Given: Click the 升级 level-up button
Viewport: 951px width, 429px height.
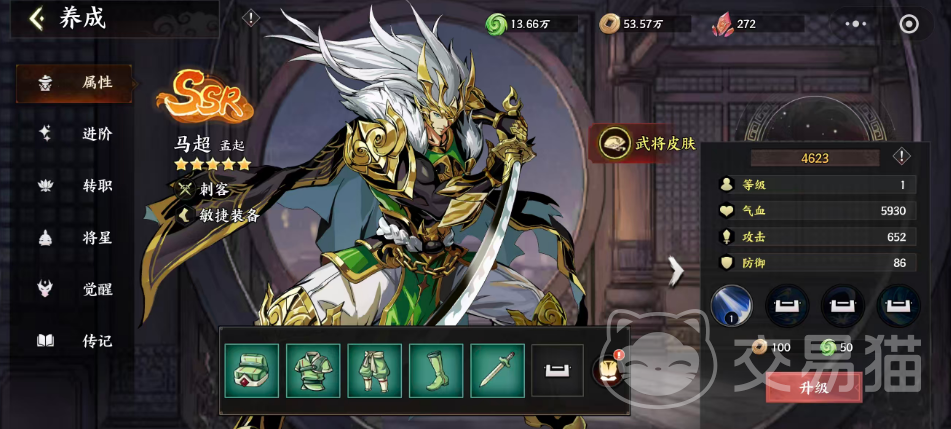Looking at the screenshot, I should (x=813, y=387).
